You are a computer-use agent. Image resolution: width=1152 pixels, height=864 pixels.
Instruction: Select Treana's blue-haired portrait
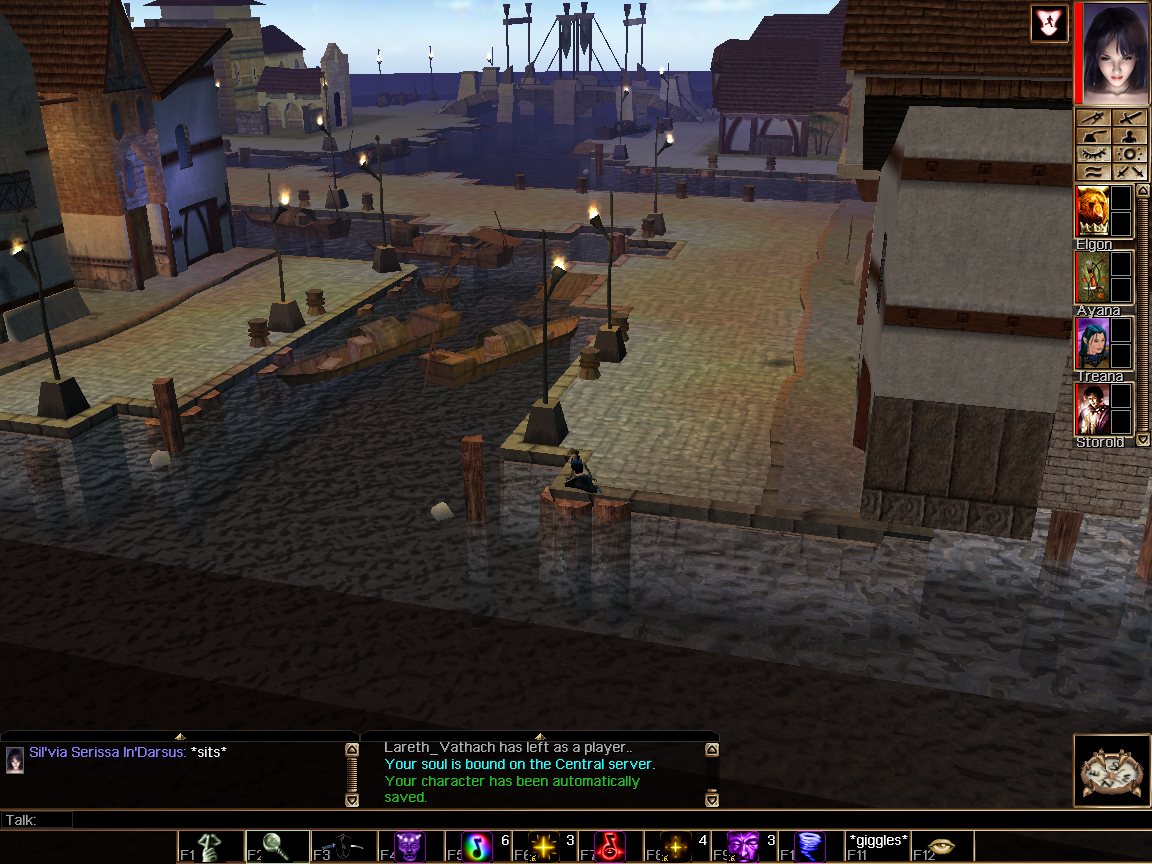point(1092,343)
